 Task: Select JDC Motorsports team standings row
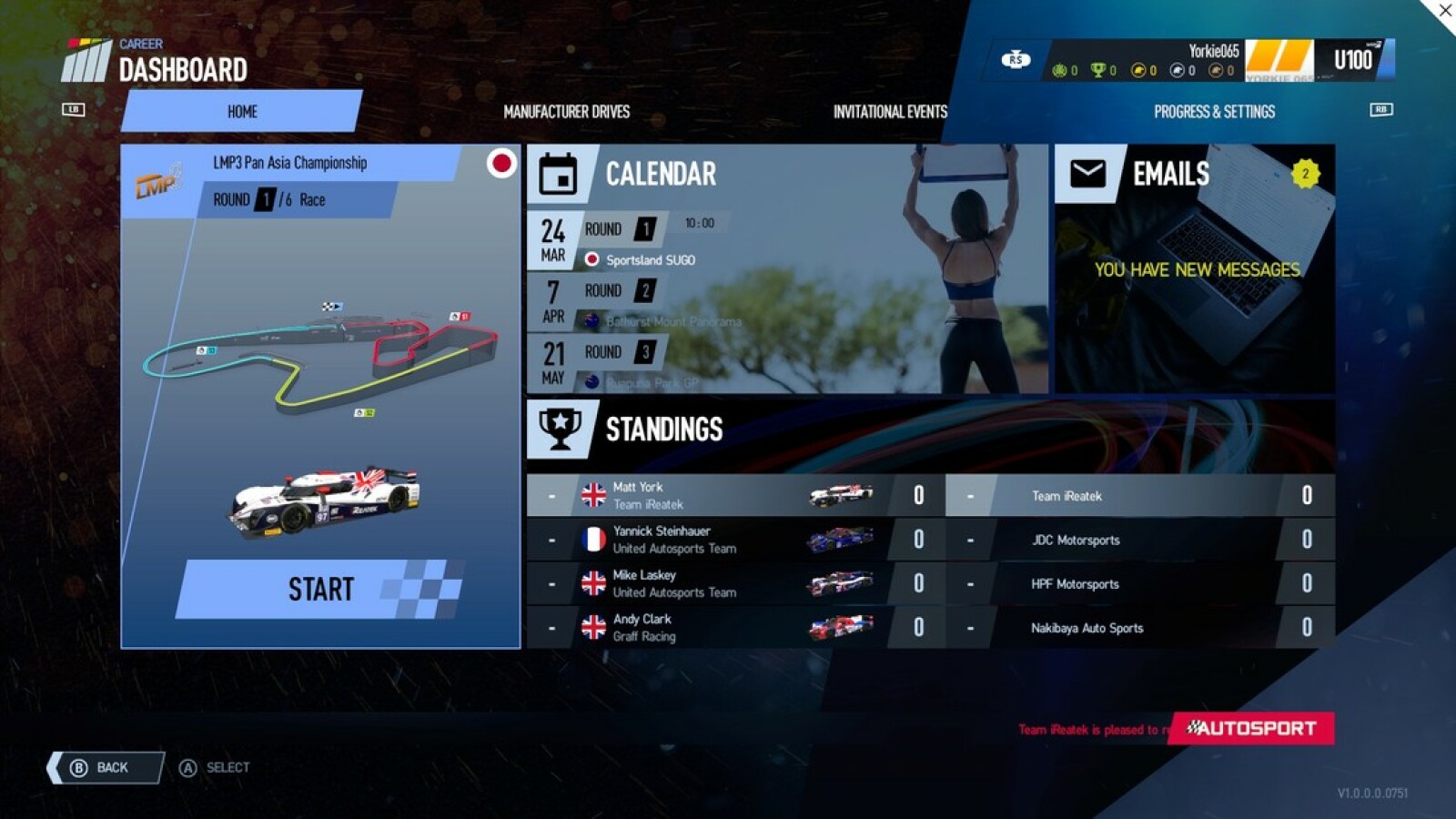[x=1139, y=540]
